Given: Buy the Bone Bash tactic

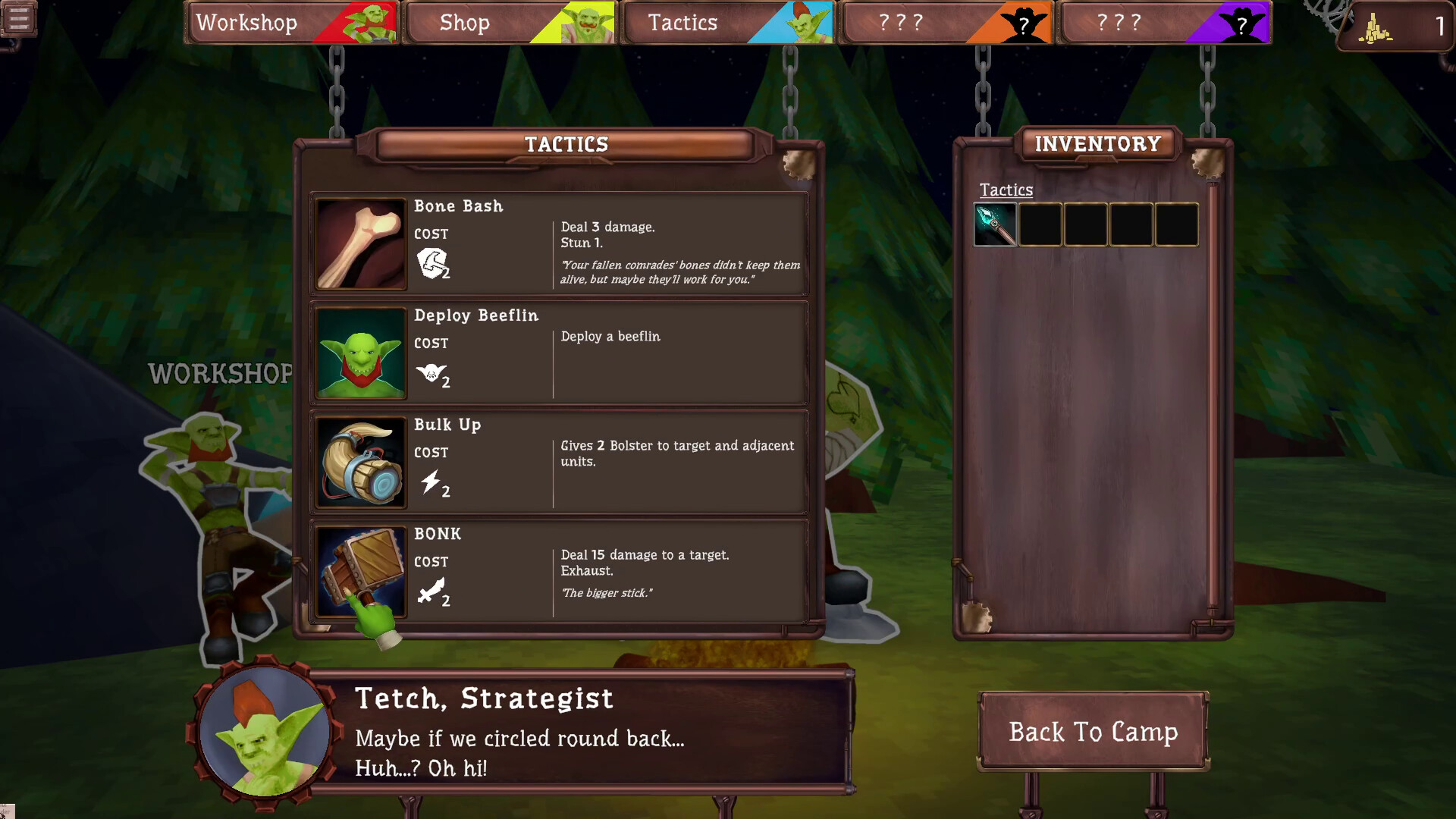Looking at the screenshot, I should point(559,243).
